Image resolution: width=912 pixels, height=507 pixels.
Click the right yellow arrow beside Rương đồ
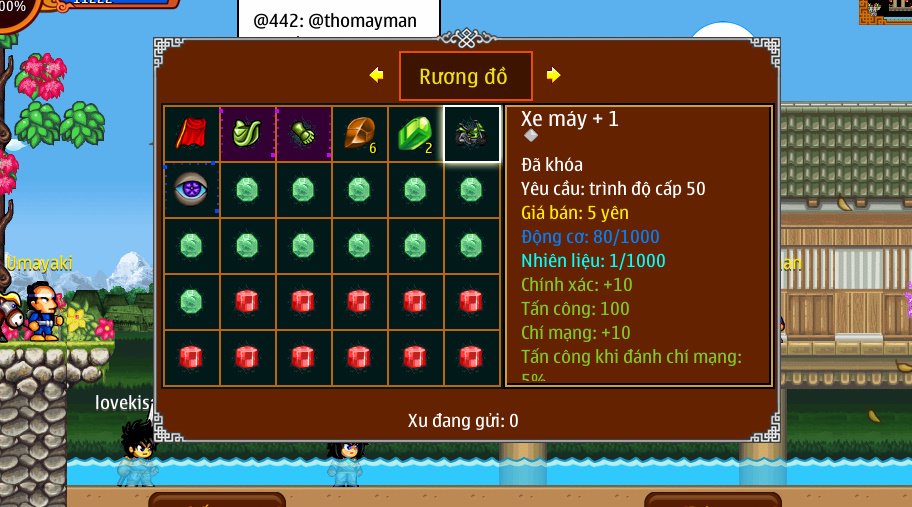(x=553, y=75)
